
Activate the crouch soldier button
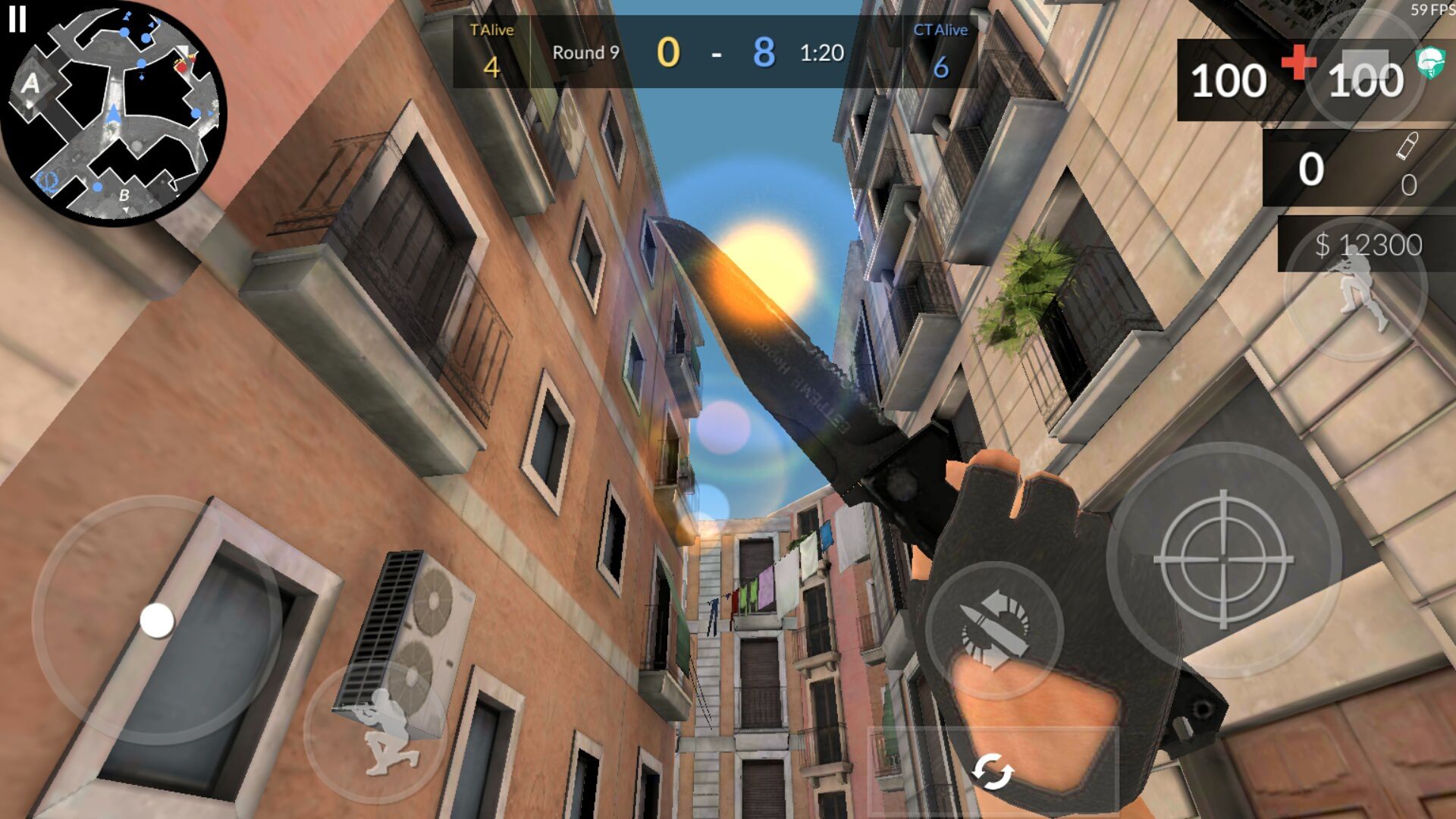(377, 732)
